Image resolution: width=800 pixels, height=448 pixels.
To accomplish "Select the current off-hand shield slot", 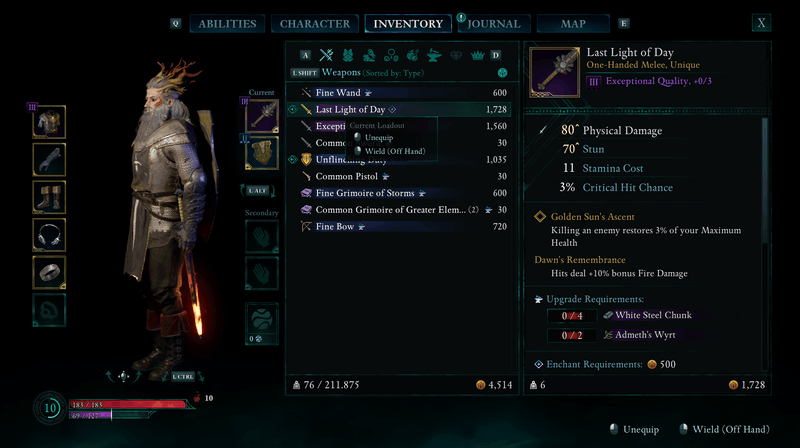I will coord(262,153).
